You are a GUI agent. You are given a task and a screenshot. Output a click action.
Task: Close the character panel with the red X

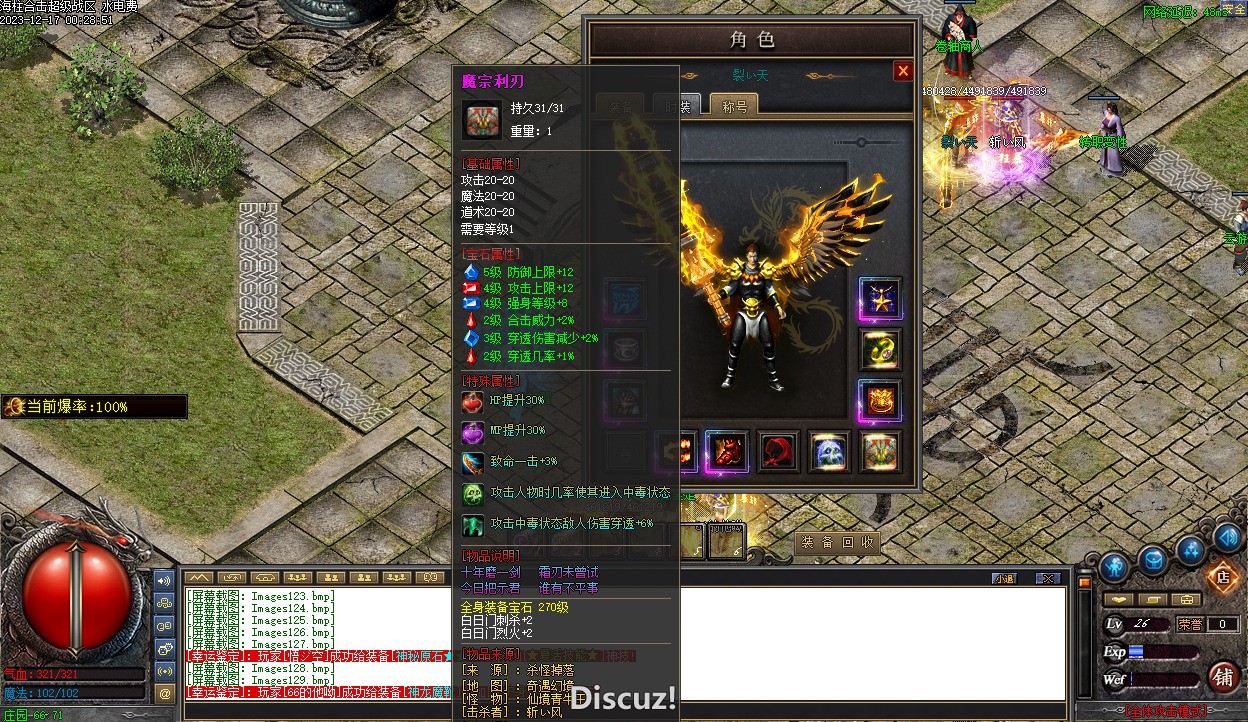[x=903, y=71]
